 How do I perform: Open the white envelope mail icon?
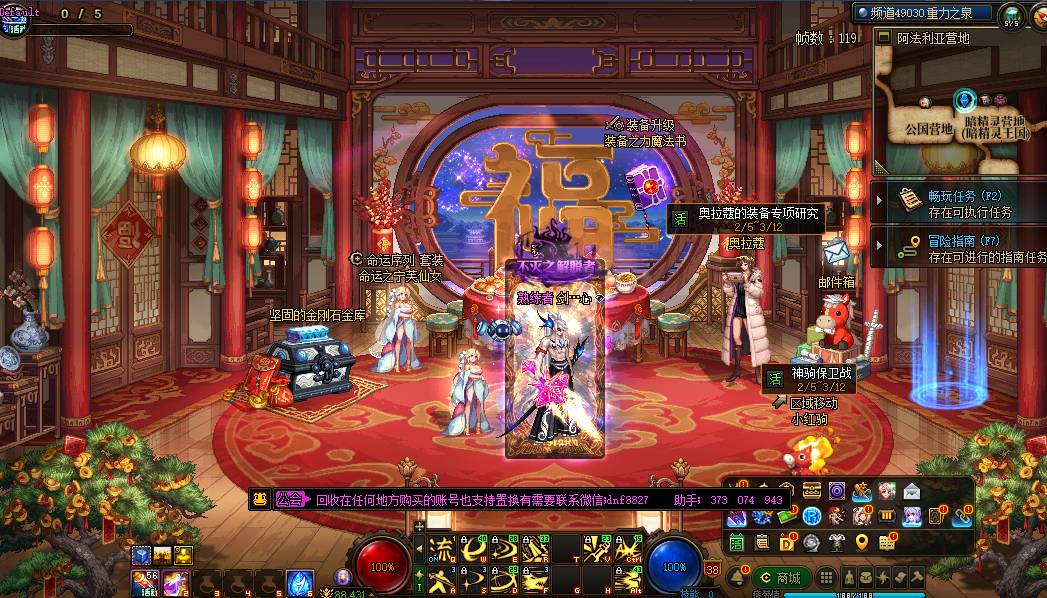(911, 491)
